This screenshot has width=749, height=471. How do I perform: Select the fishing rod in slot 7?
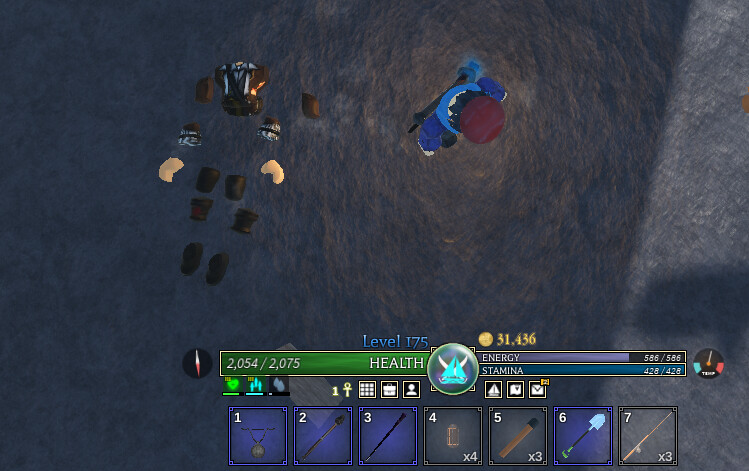(648, 436)
